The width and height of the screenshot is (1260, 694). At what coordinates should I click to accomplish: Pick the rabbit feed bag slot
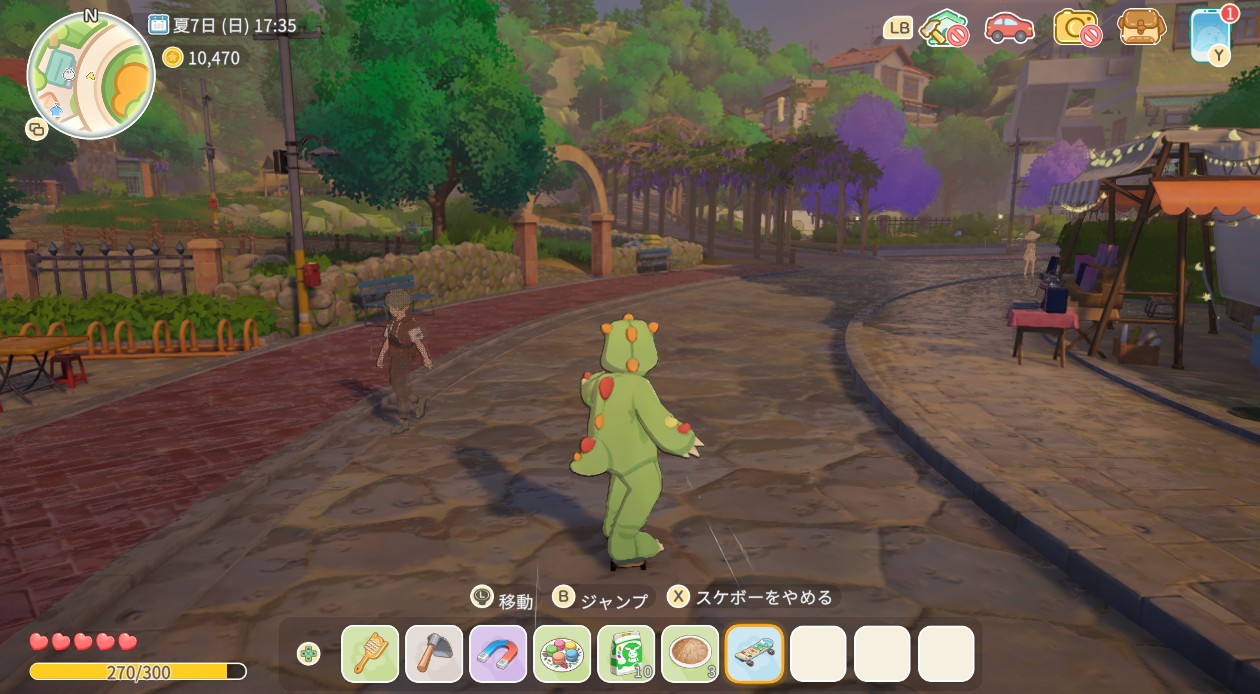pos(626,654)
